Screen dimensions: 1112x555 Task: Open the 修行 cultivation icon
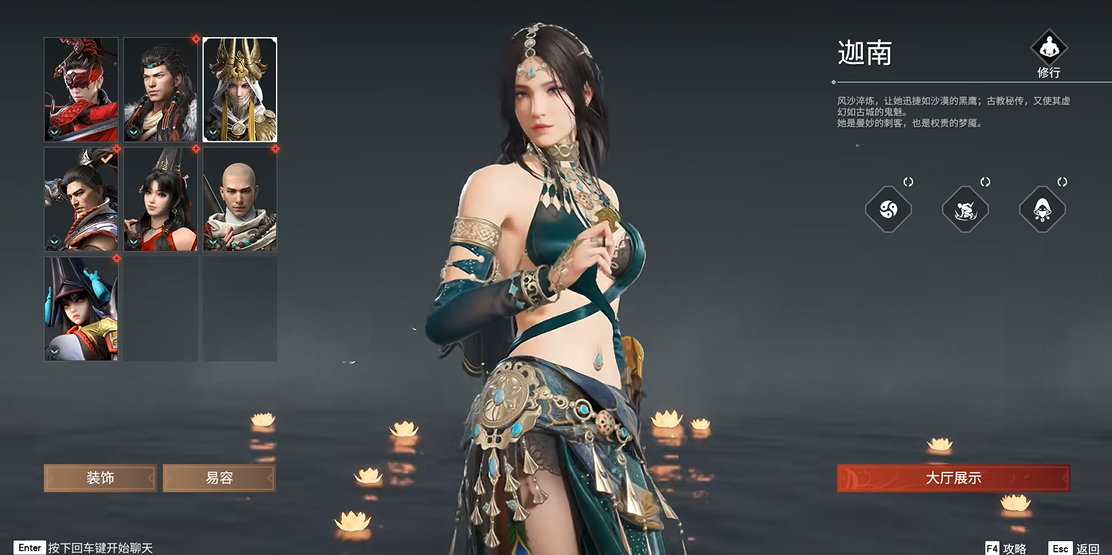[1049, 48]
